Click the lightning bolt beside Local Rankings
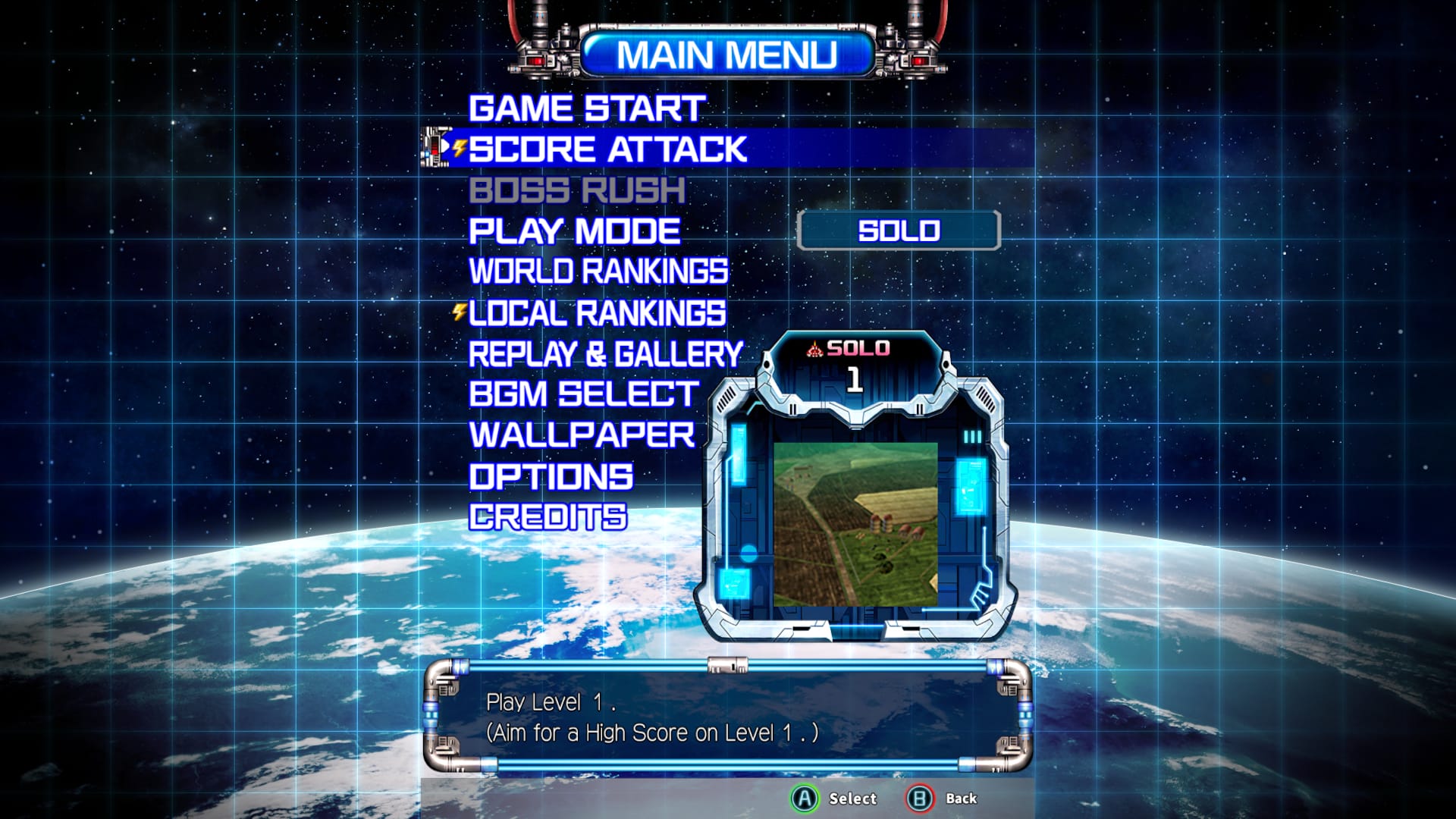The width and height of the screenshot is (1456, 819). 458,312
